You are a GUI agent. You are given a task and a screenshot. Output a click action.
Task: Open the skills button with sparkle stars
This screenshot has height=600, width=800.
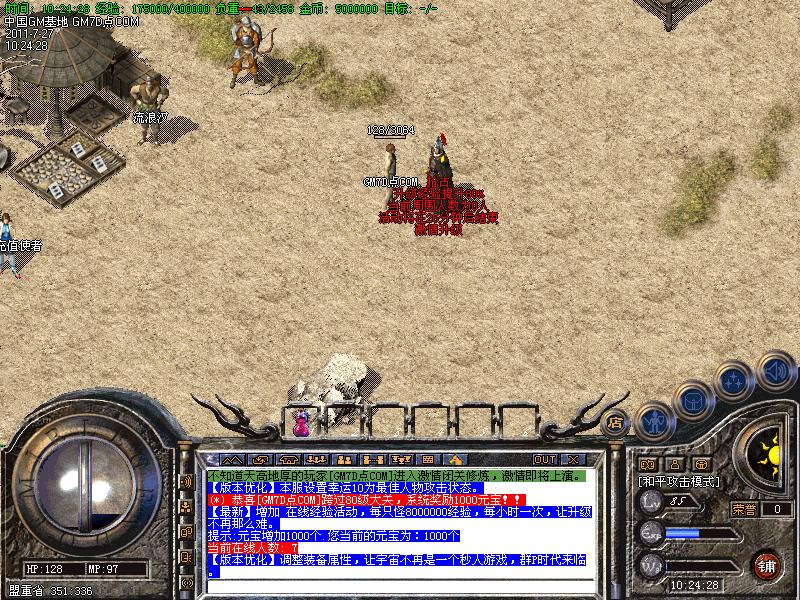coord(734,380)
